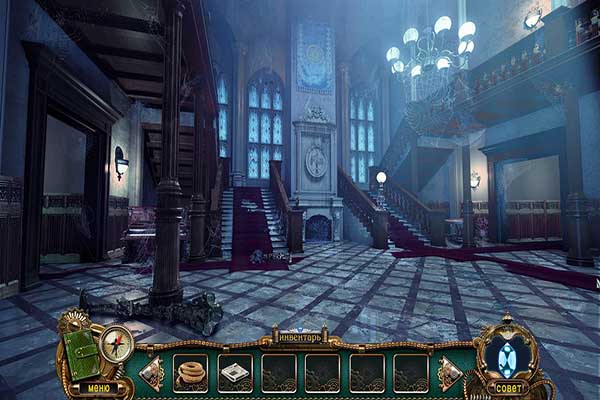
Task: Use the Совет hint button
Action: coord(509,387)
